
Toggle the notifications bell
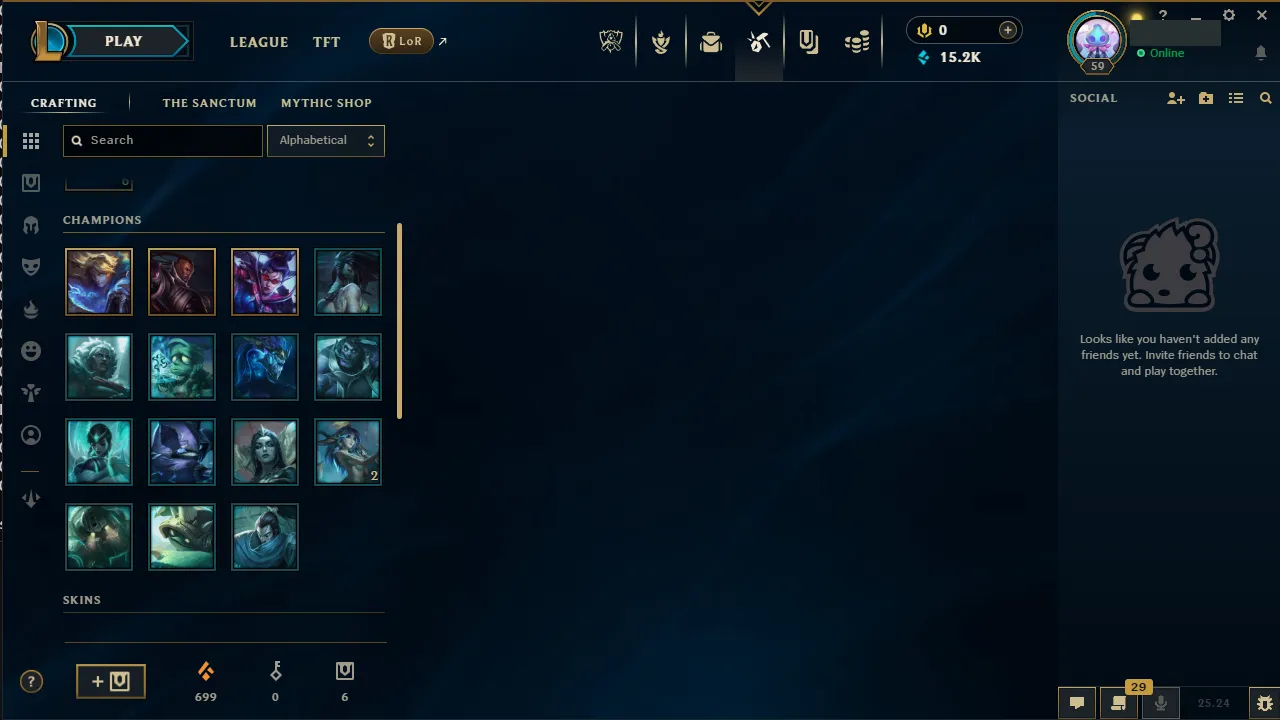[1261, 53]
